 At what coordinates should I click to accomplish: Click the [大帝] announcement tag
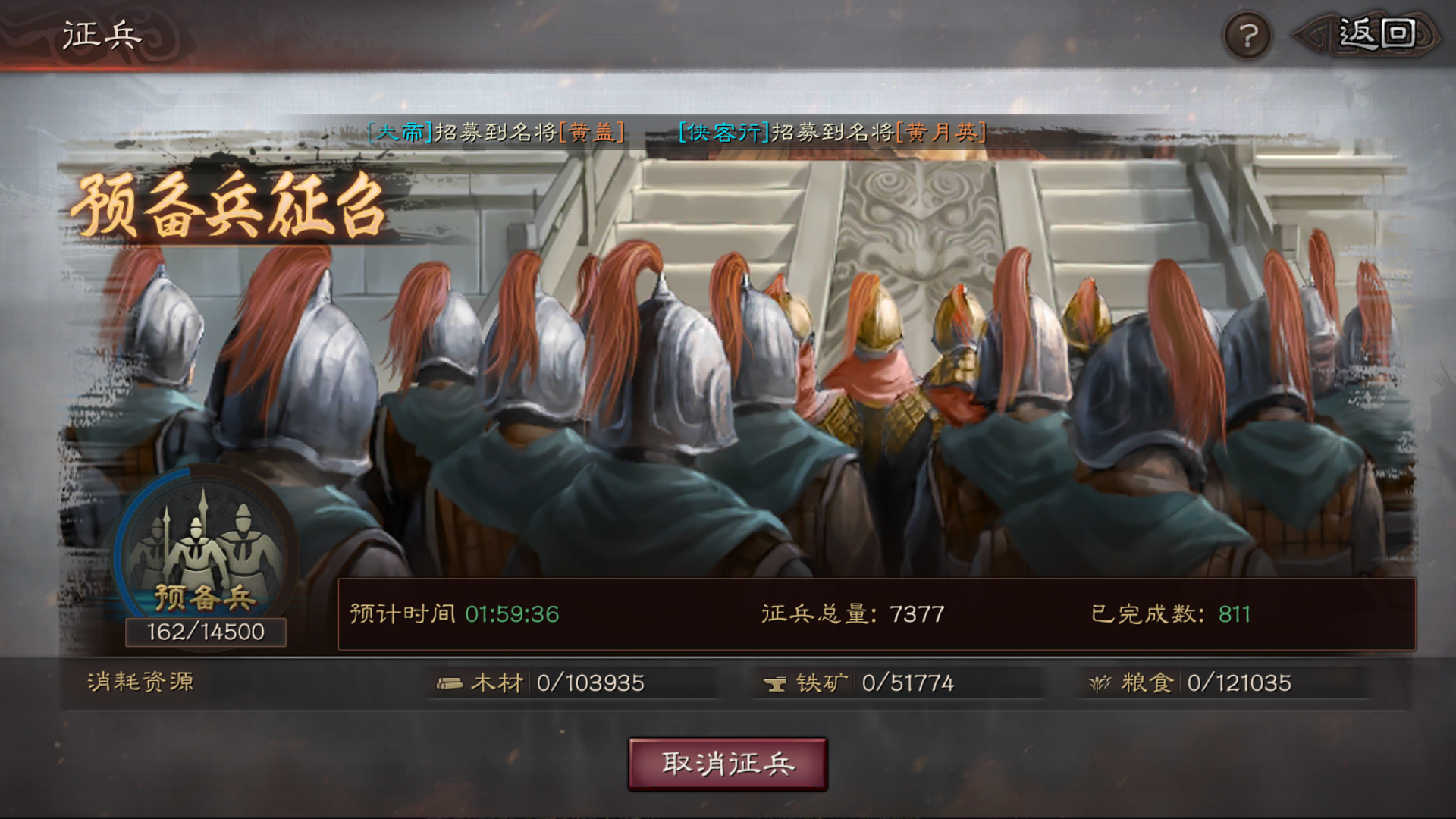click(400, 134)
